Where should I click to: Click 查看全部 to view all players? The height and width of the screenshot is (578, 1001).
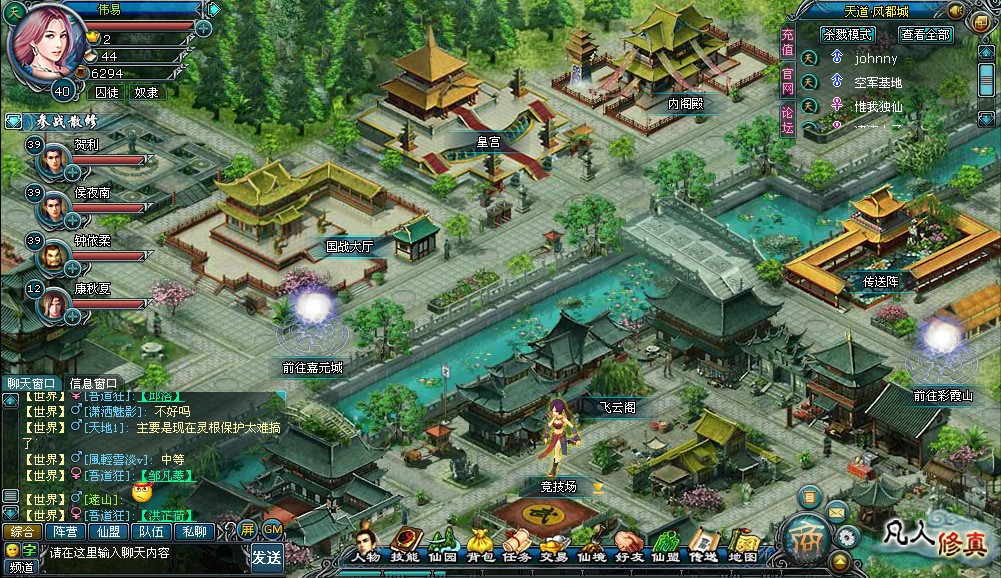924,34
